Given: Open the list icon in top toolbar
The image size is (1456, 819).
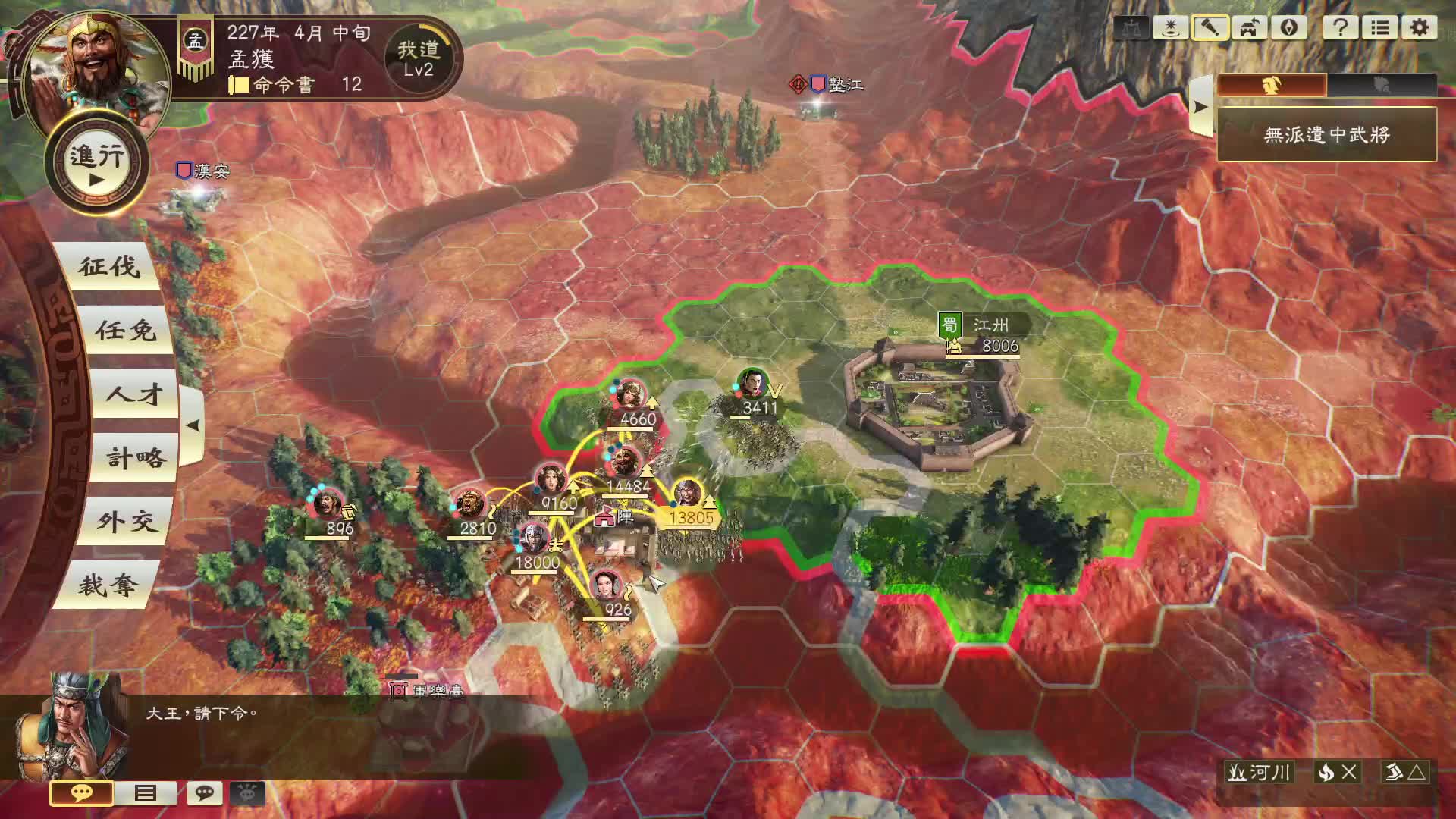Looking at the screenshot, I should 1379,28.
